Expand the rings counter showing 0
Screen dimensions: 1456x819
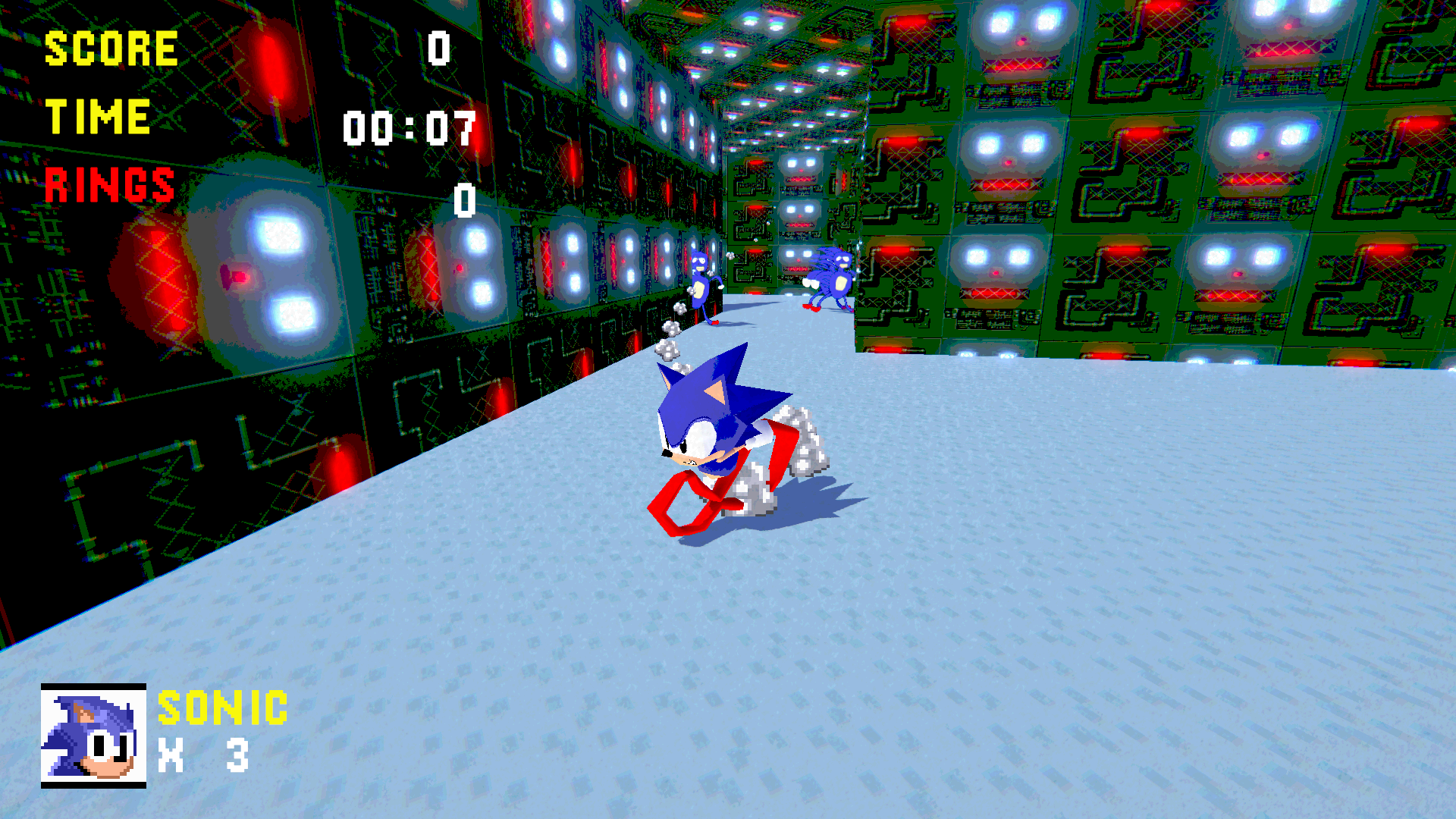[x=463, y=201]
